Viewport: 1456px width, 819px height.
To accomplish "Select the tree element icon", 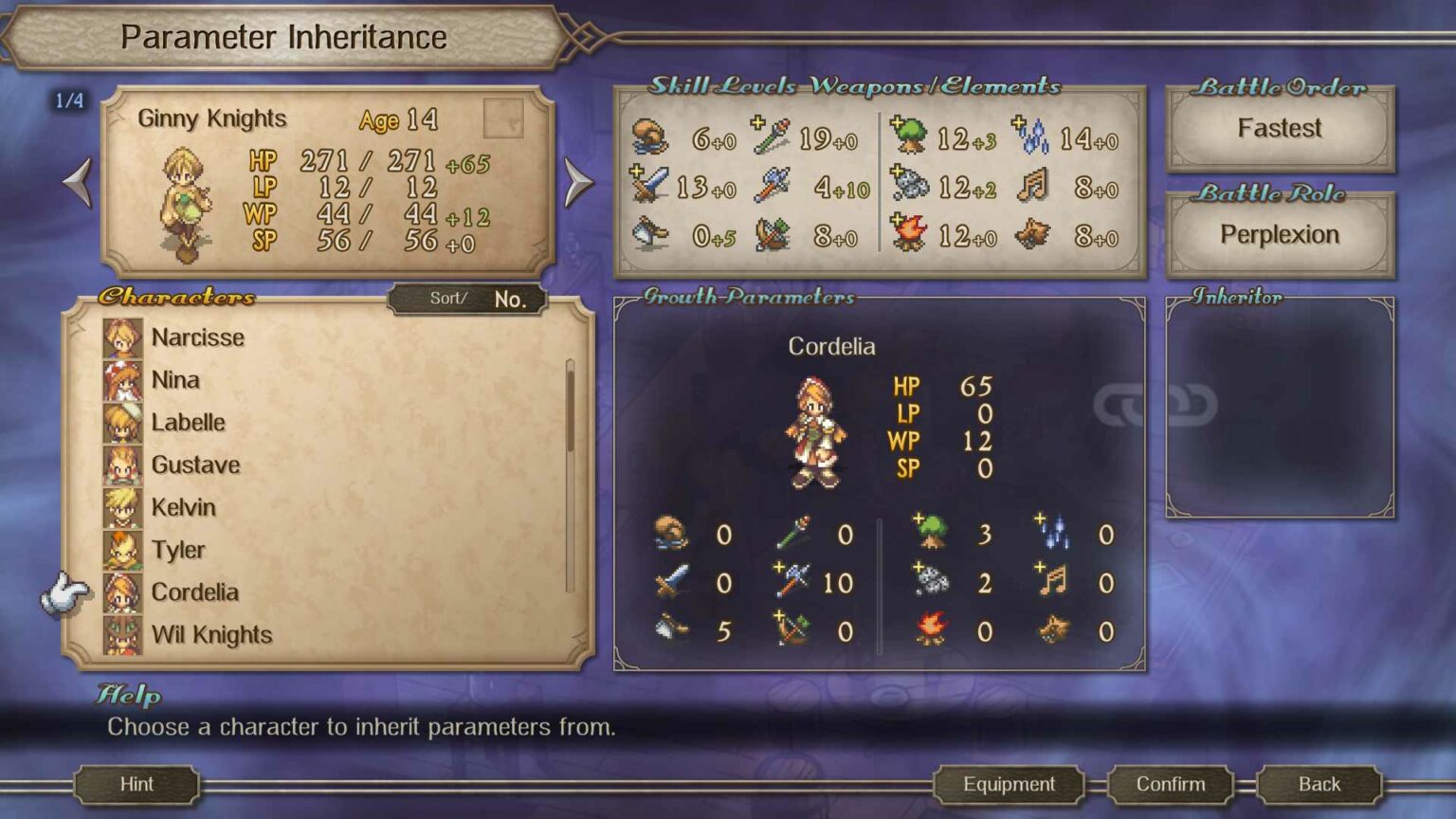I will (912, 138).
